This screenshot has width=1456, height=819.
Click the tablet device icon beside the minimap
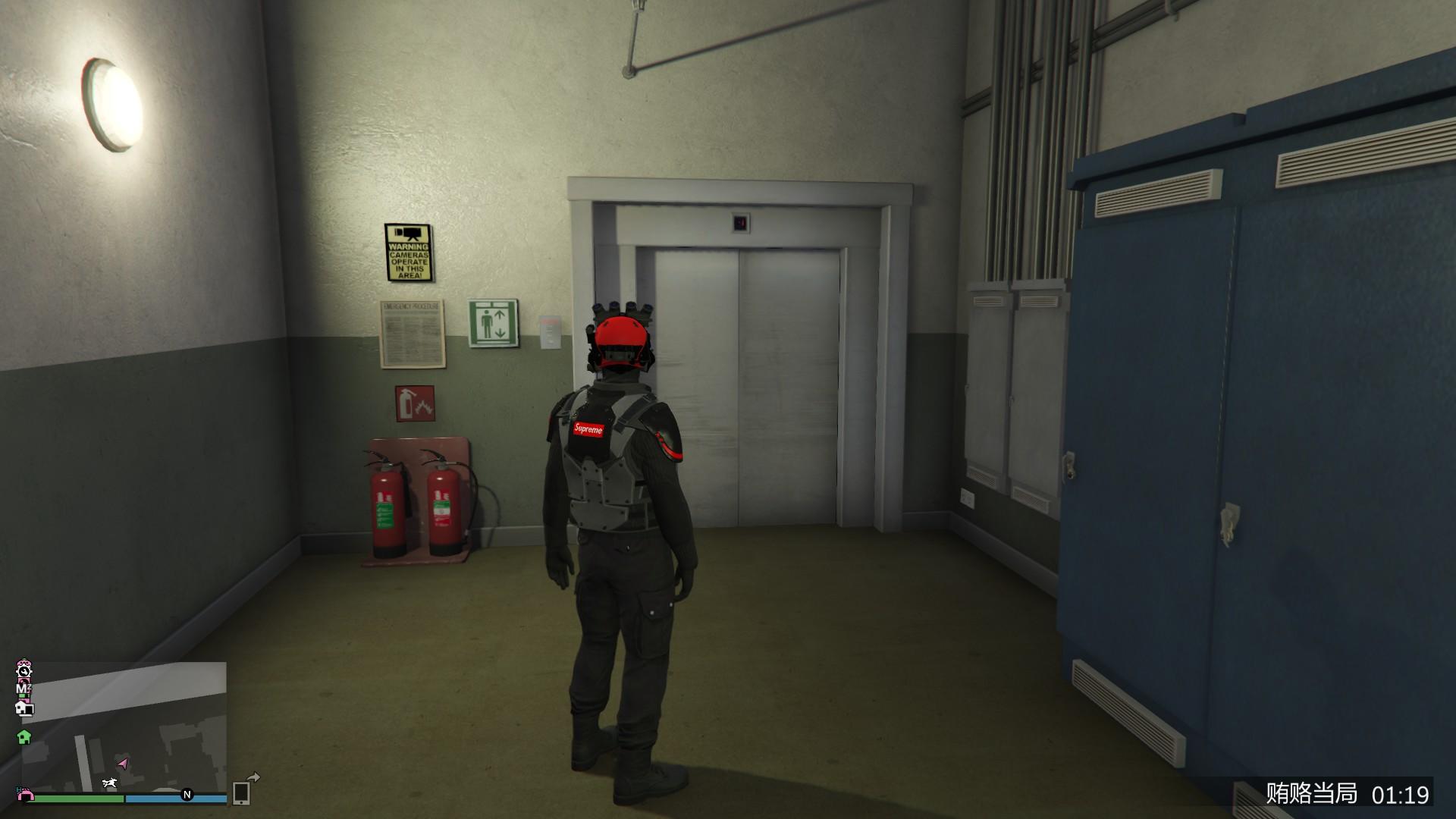(x=242, y=794)
